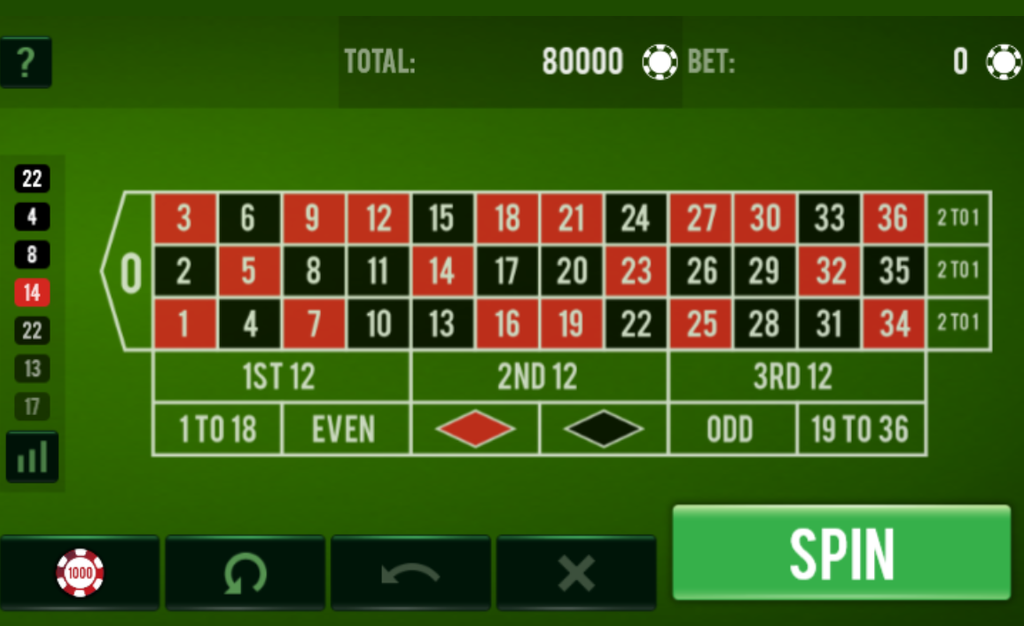The image size is (1024, 626).
Task: Open the help question mark button
Action: pyautogui.click(x=26, y=63)
